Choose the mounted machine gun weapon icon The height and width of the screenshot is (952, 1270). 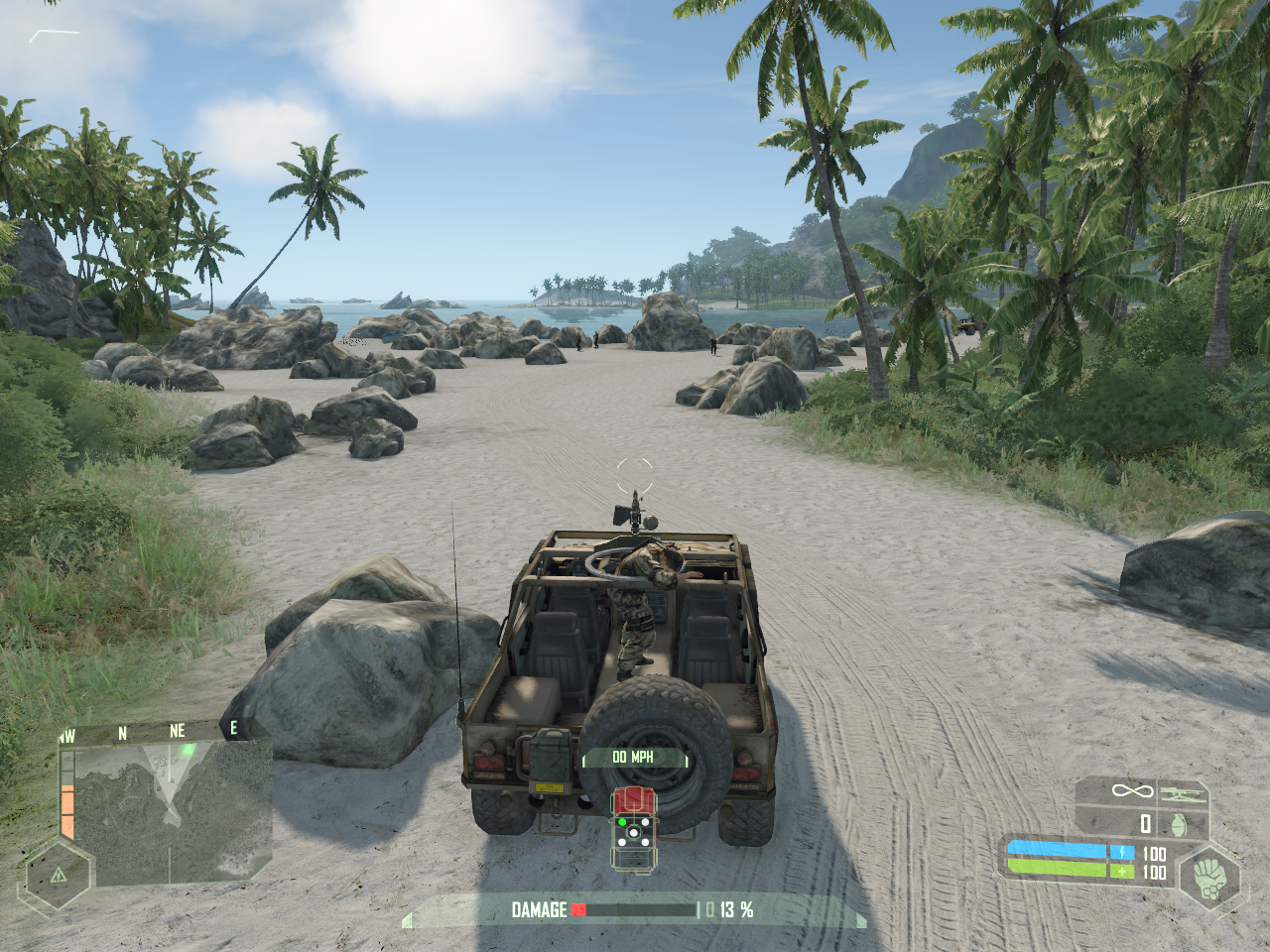(x=1184, y=791)
